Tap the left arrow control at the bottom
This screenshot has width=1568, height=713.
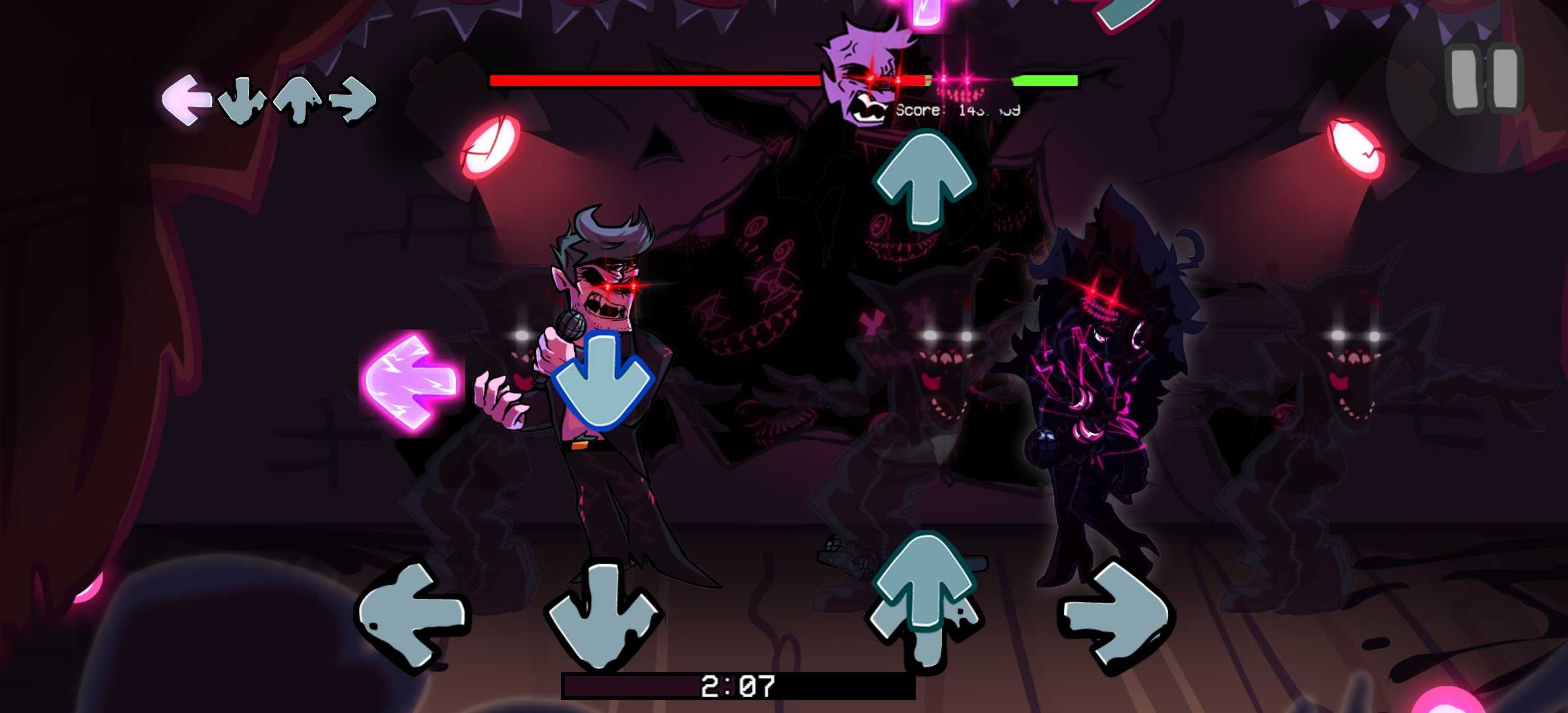412,615
